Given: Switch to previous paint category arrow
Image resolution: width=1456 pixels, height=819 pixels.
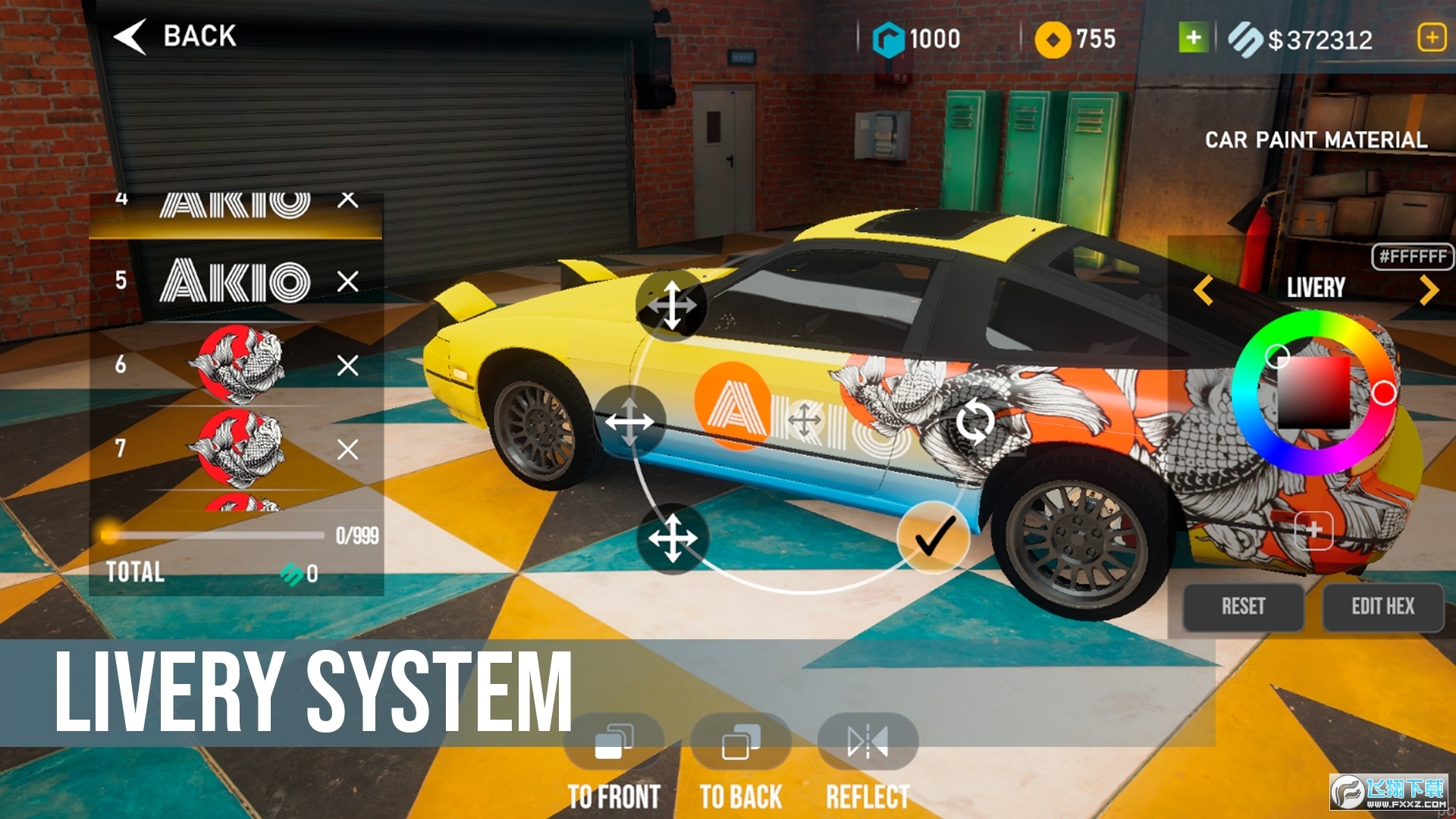Looking at the screenshot, I should pos(1203,290).
